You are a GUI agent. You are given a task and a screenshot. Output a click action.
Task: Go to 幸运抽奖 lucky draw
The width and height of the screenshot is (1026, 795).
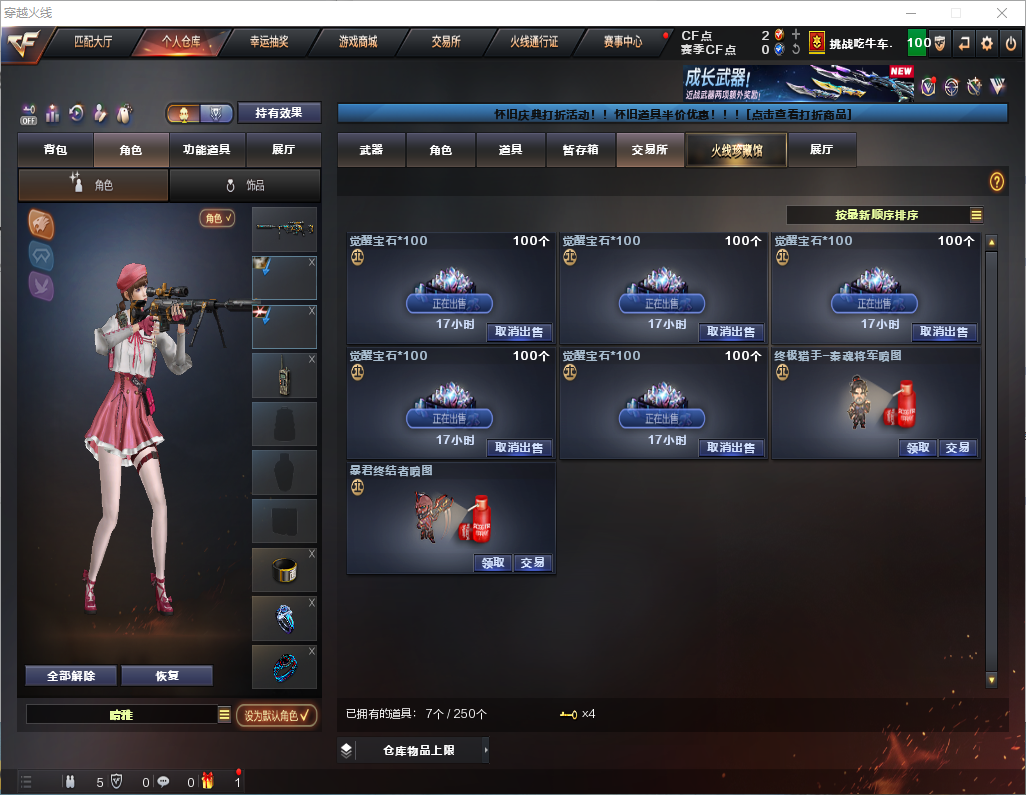pyautogui.click(x=268, y=43)
